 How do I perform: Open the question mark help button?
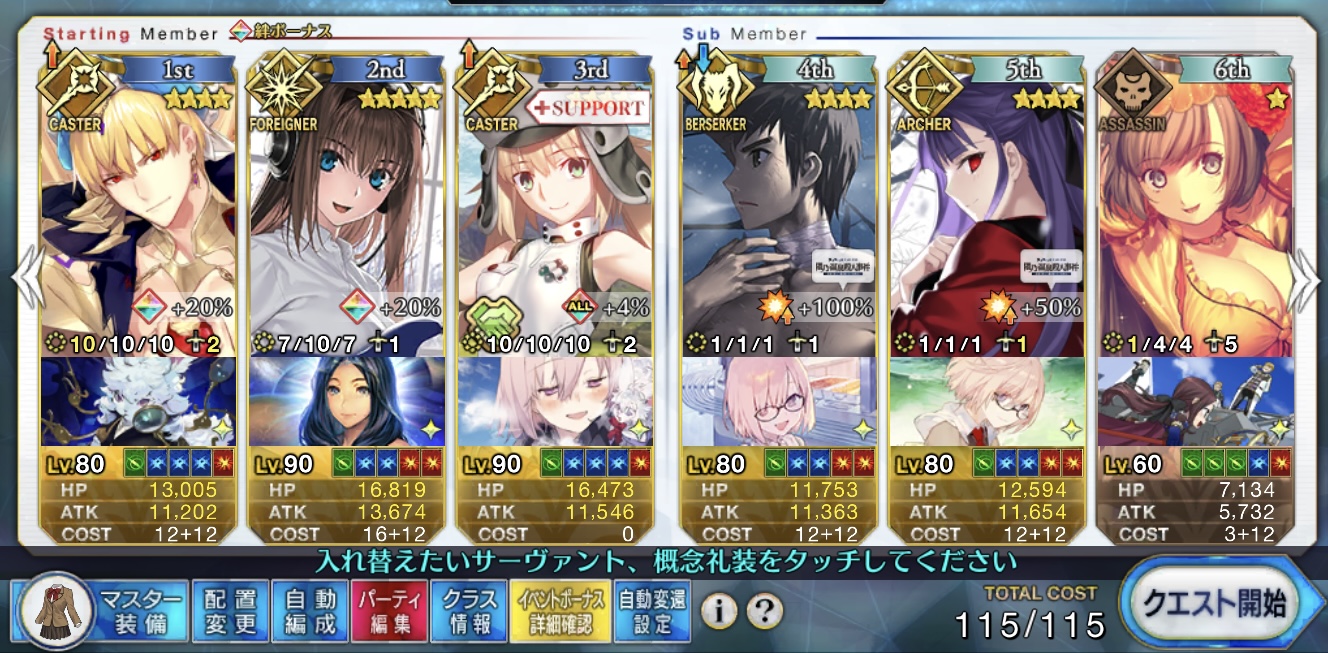tap(764, 610)
